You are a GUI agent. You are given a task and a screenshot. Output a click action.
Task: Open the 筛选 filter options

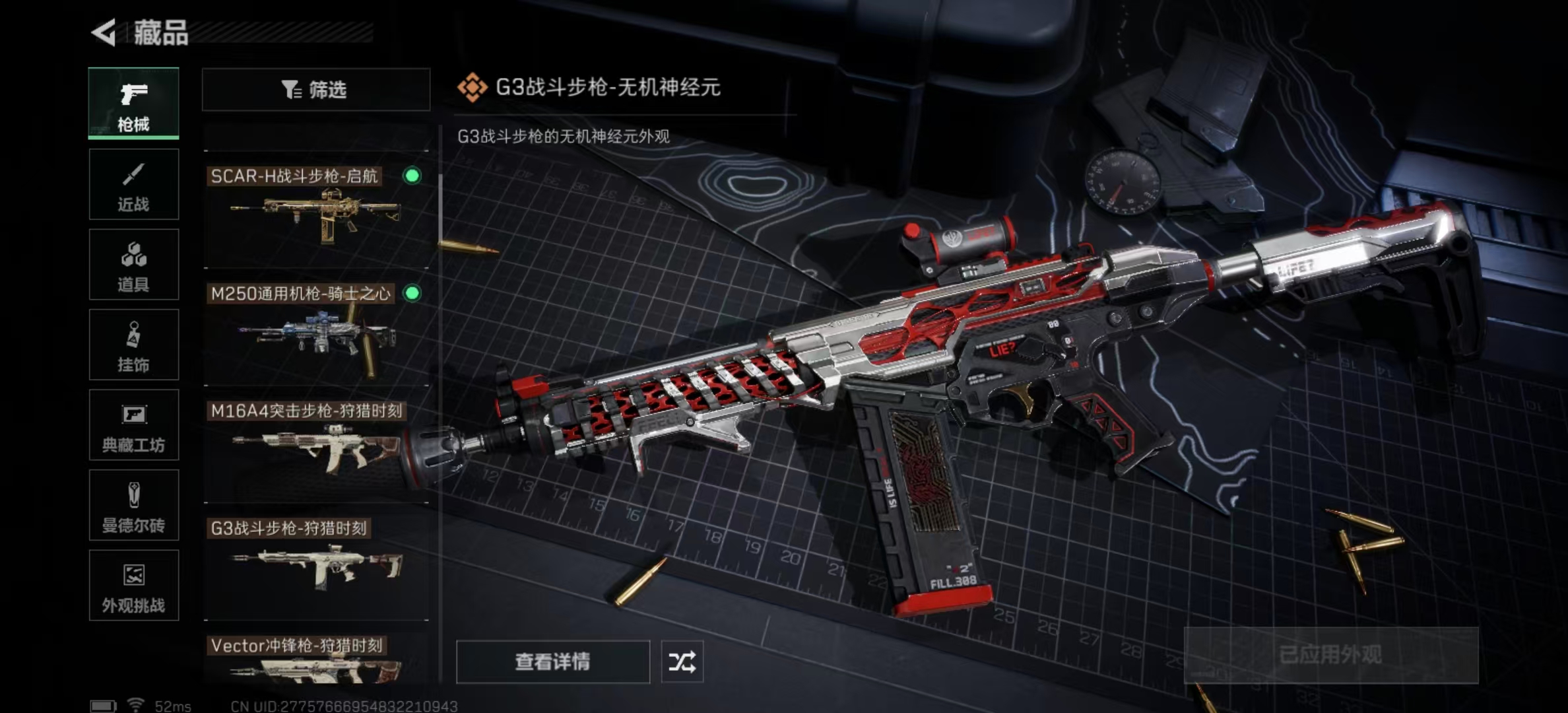tap(315, 89)
